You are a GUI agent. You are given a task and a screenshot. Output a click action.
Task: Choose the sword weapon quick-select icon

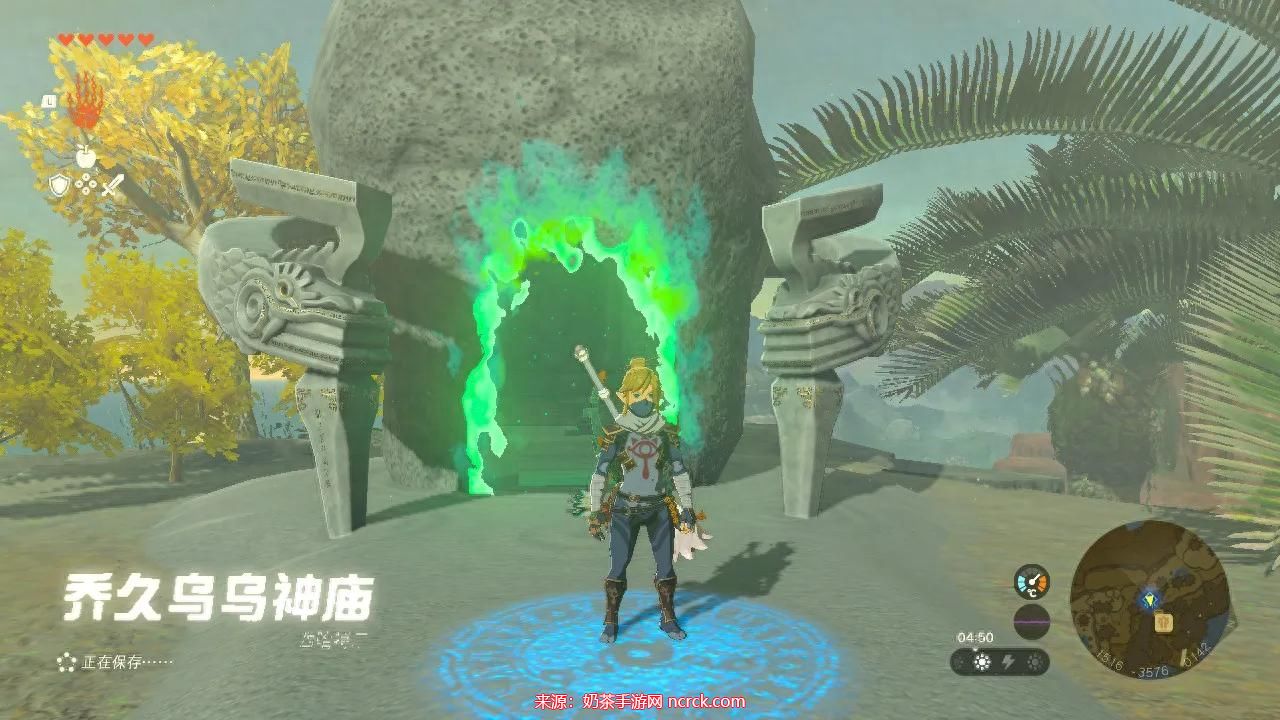coord(112,185)
